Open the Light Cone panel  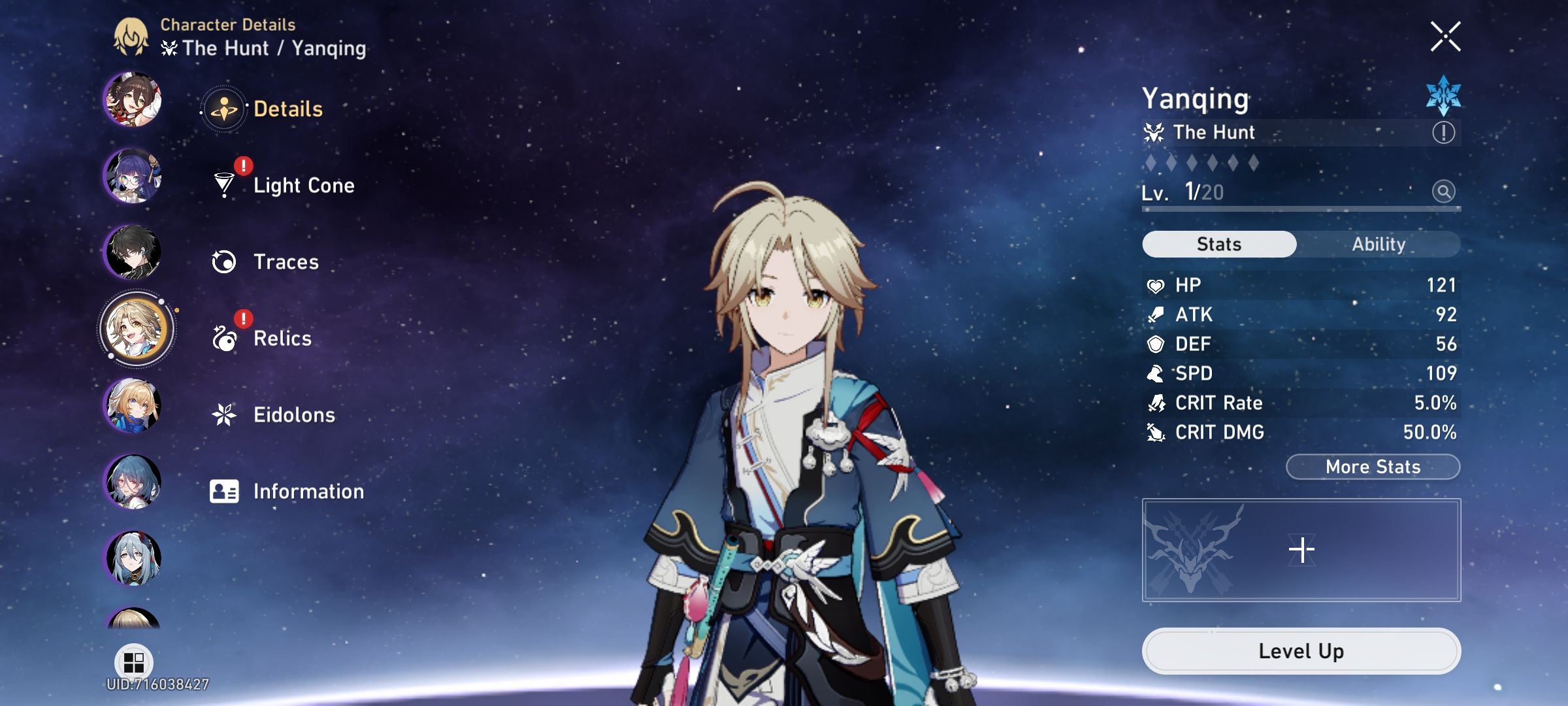(303, 185)
